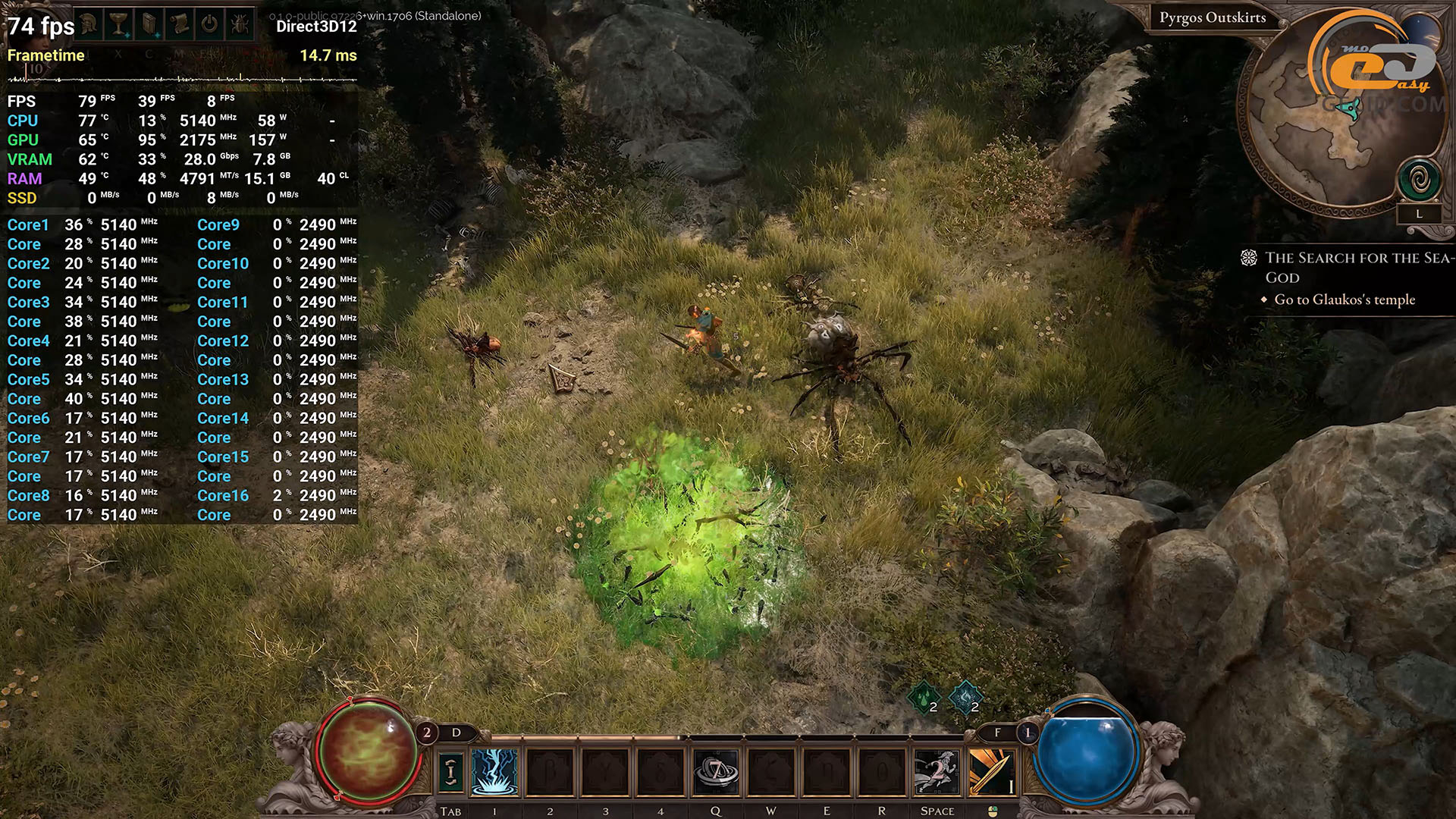Click the power button menu icon
Screen dimensions: 1456x819
(209, 24)
